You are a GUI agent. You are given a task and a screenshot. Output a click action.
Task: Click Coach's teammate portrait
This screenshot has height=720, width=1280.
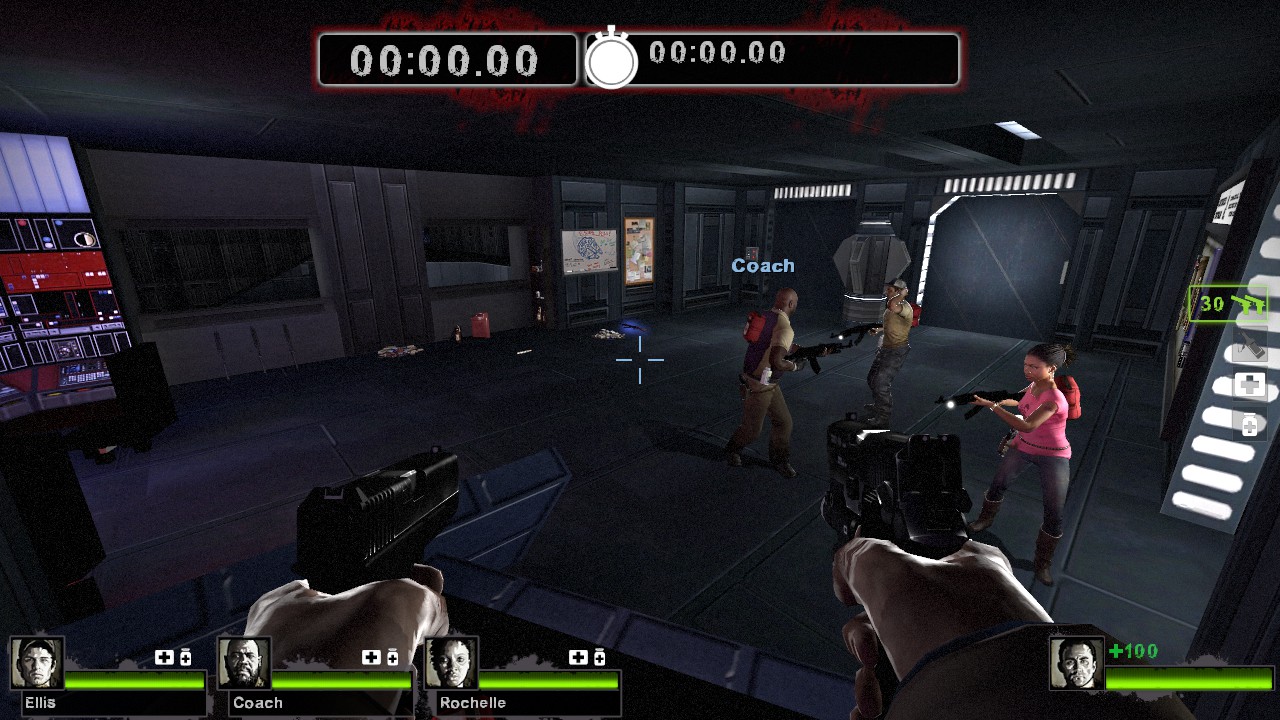point(244,663)
